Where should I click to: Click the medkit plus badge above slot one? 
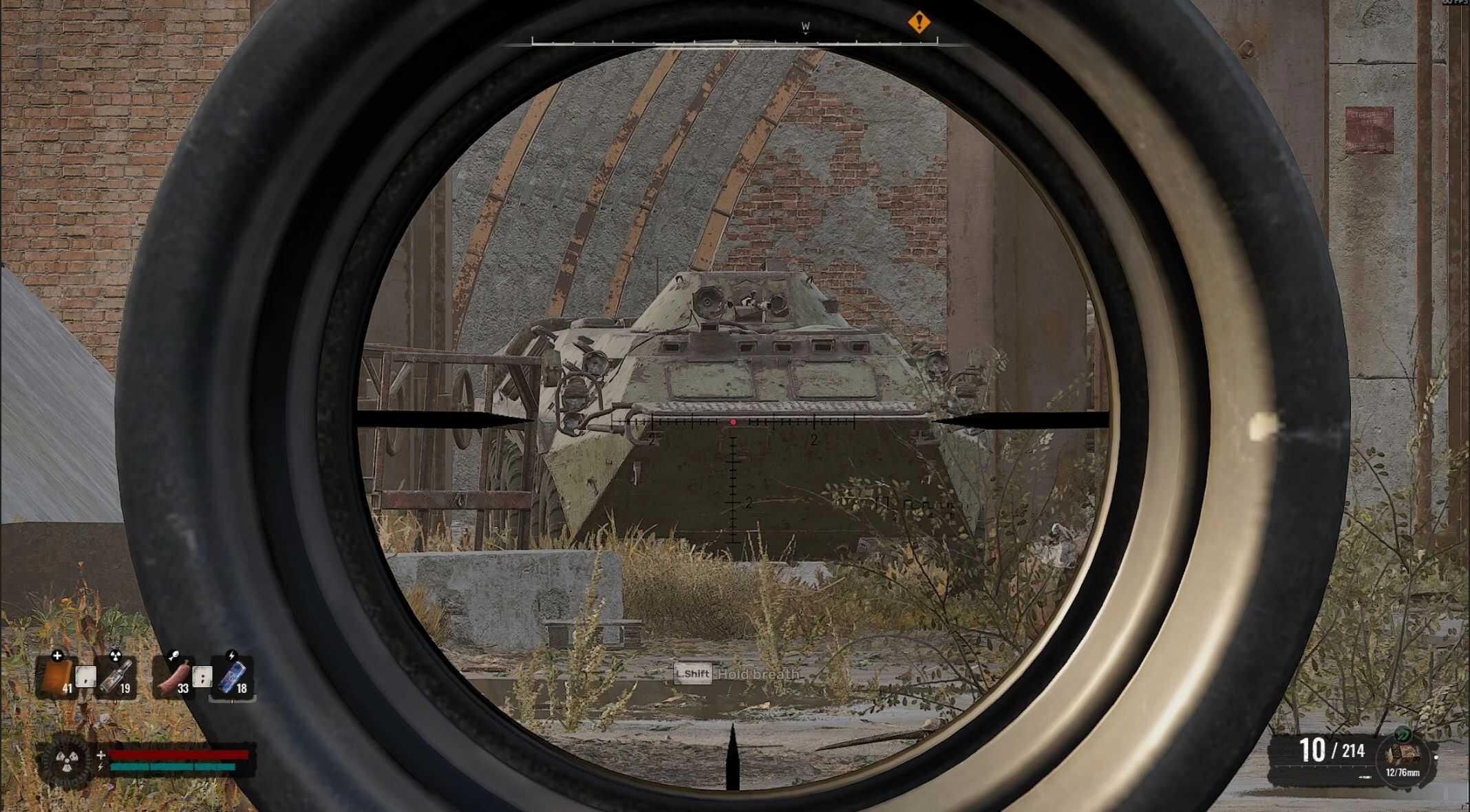point(57,656)
